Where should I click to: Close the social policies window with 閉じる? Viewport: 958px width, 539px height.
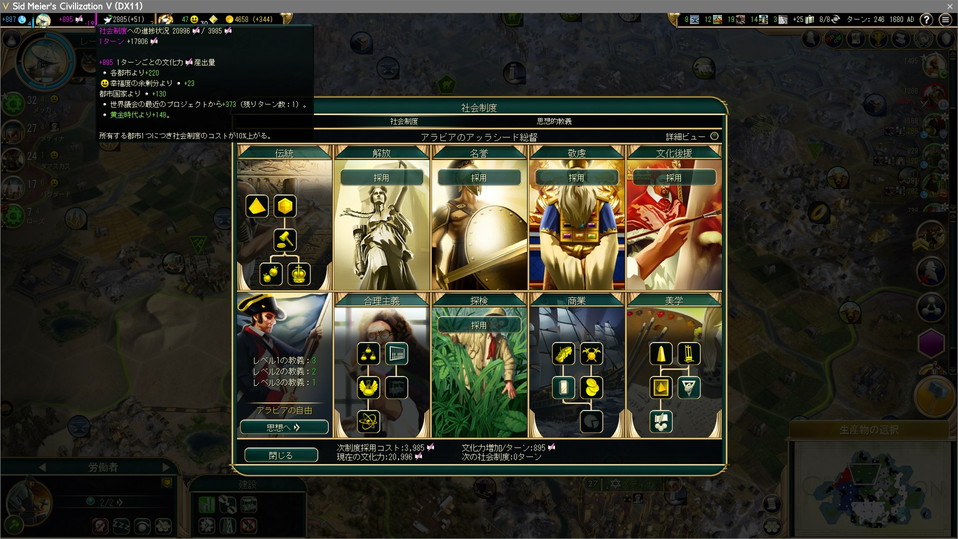coord(281,455)
